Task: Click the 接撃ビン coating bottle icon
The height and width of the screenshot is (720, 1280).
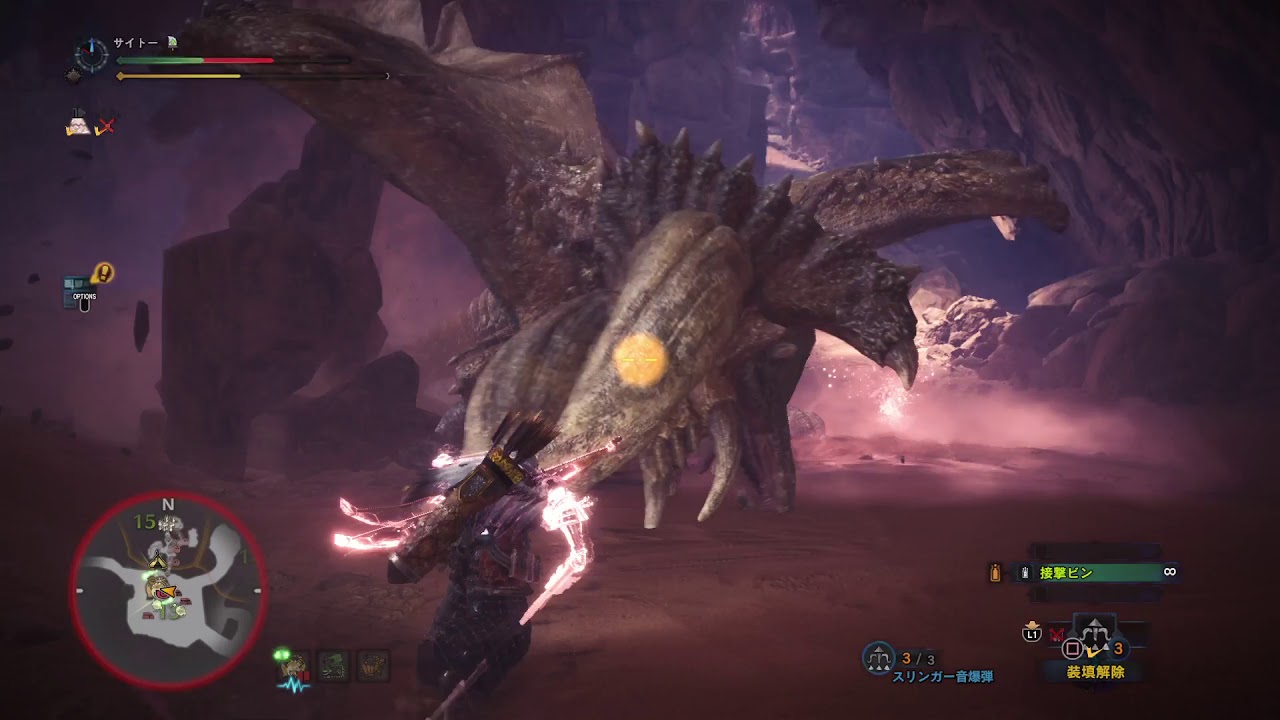Action: [995, 573]
